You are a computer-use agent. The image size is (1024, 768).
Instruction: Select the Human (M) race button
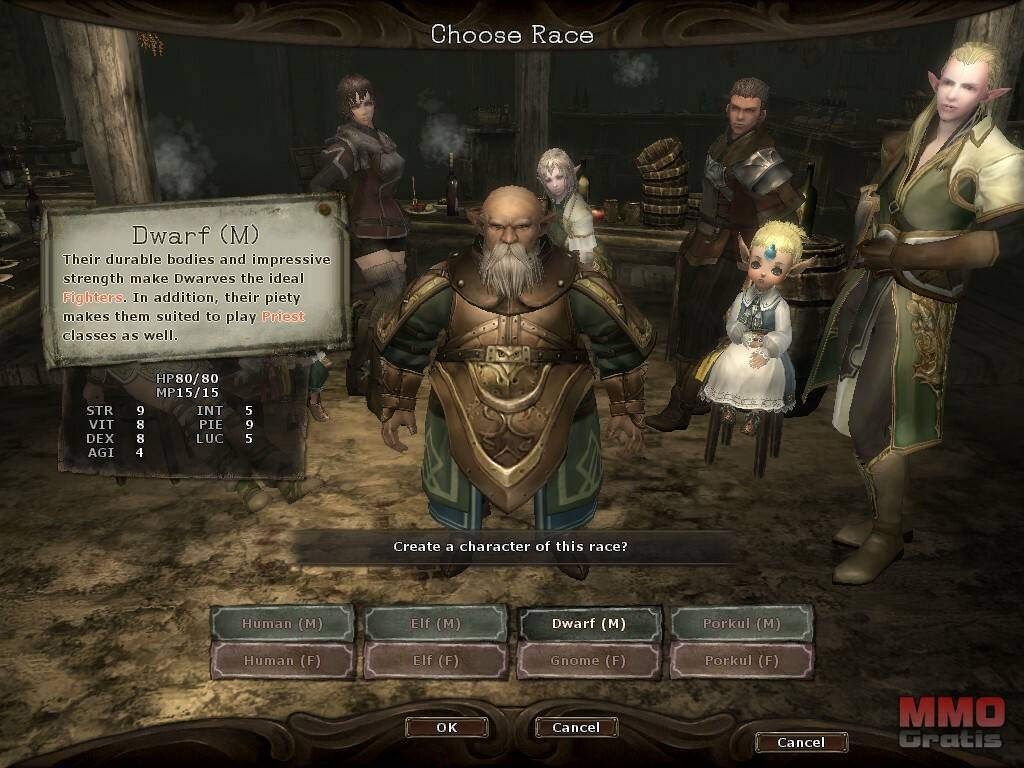tap(282, 623)
